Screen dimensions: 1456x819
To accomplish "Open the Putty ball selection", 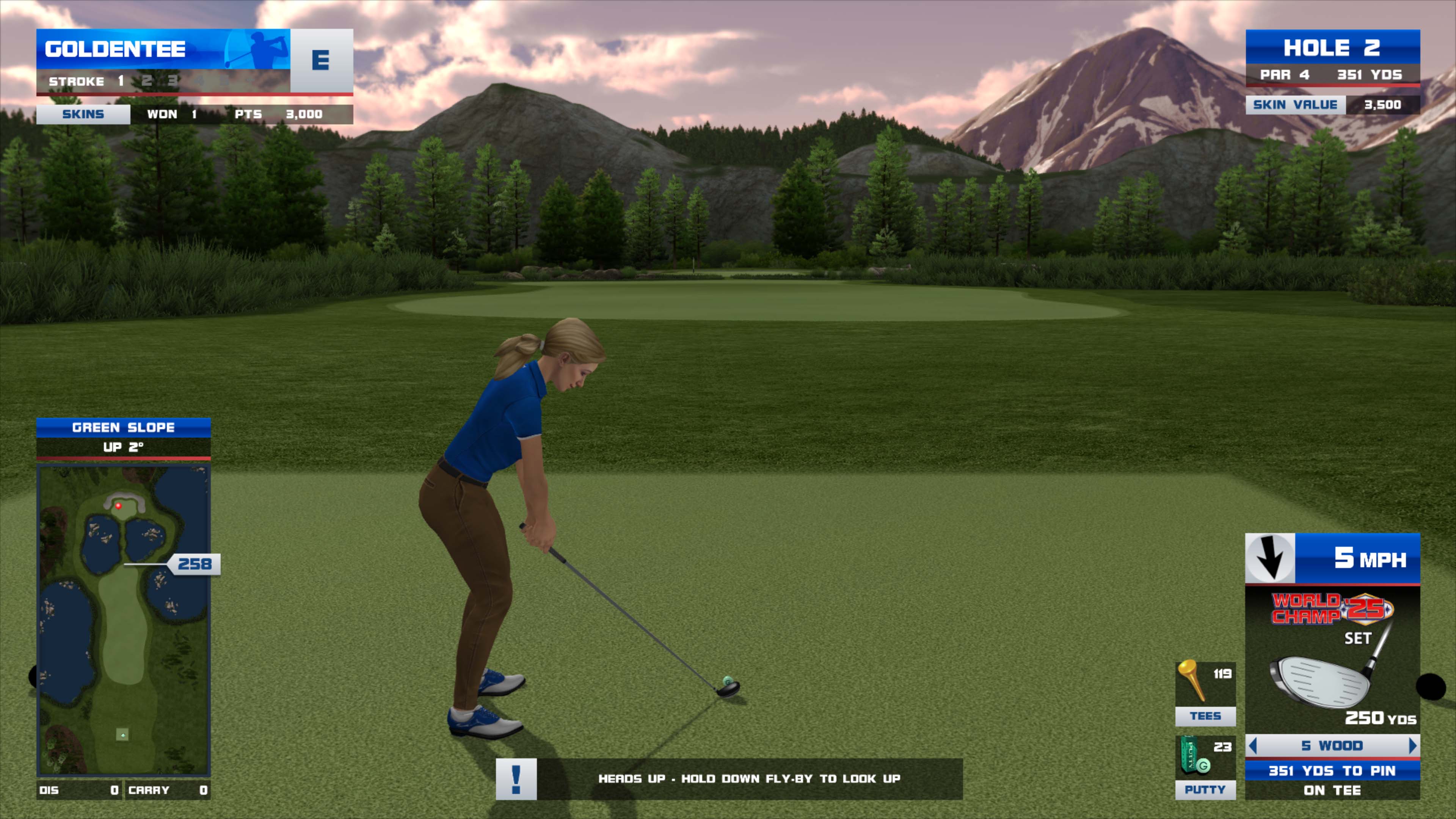I will coord(1205,766).
